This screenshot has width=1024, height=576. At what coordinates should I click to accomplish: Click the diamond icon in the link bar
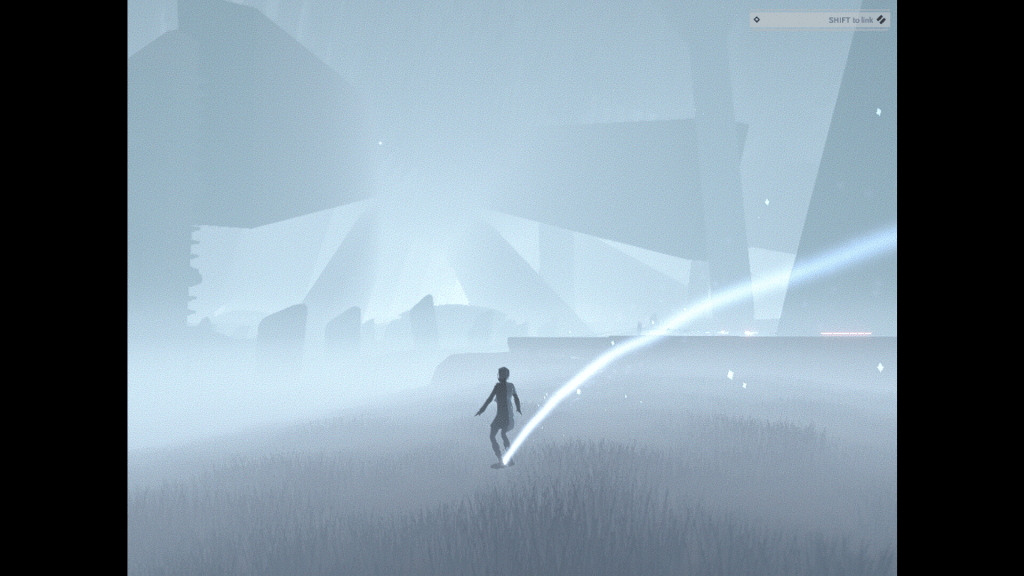pos(757,19)
